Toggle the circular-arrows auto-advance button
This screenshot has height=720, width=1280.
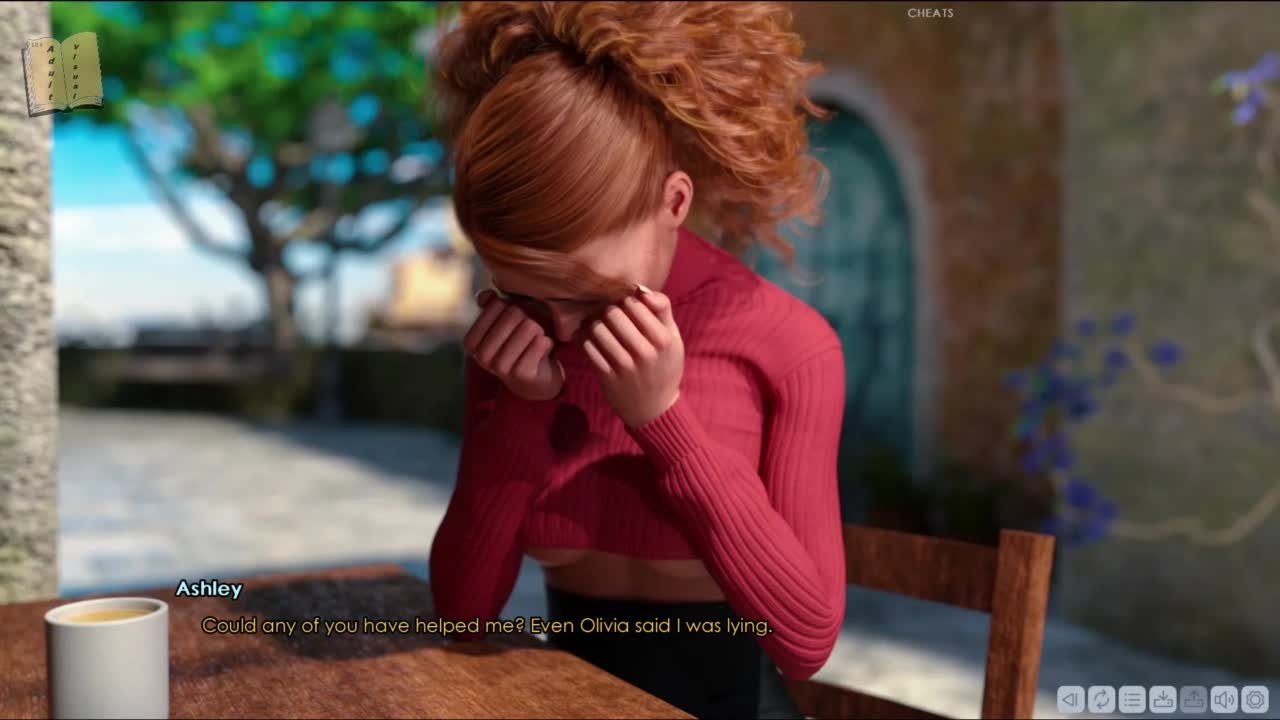point(1101,699)
